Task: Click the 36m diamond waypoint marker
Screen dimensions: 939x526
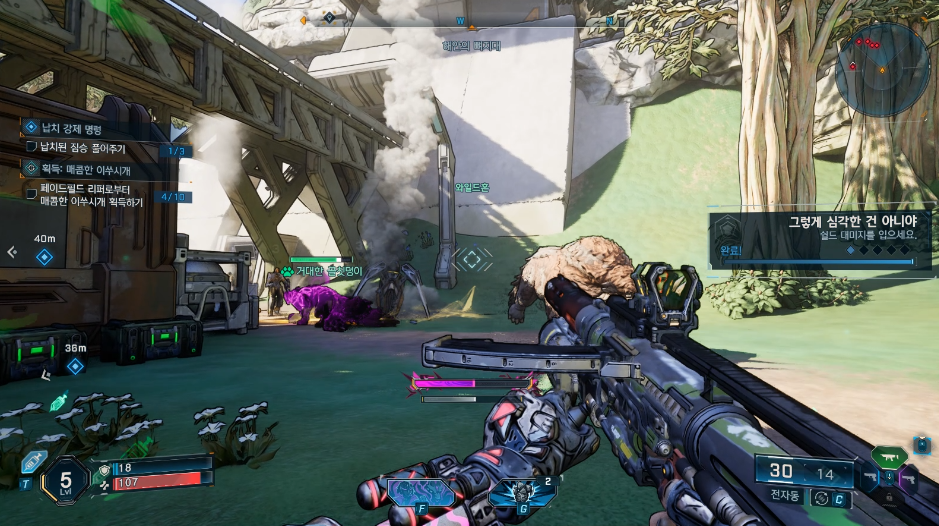Action: pyautogui.click(x=74, y=366)
